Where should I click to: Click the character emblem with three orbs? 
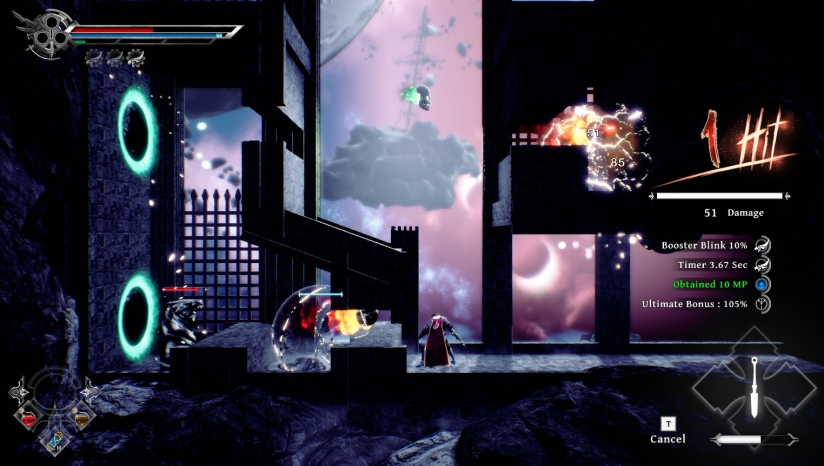coord(42,34)
